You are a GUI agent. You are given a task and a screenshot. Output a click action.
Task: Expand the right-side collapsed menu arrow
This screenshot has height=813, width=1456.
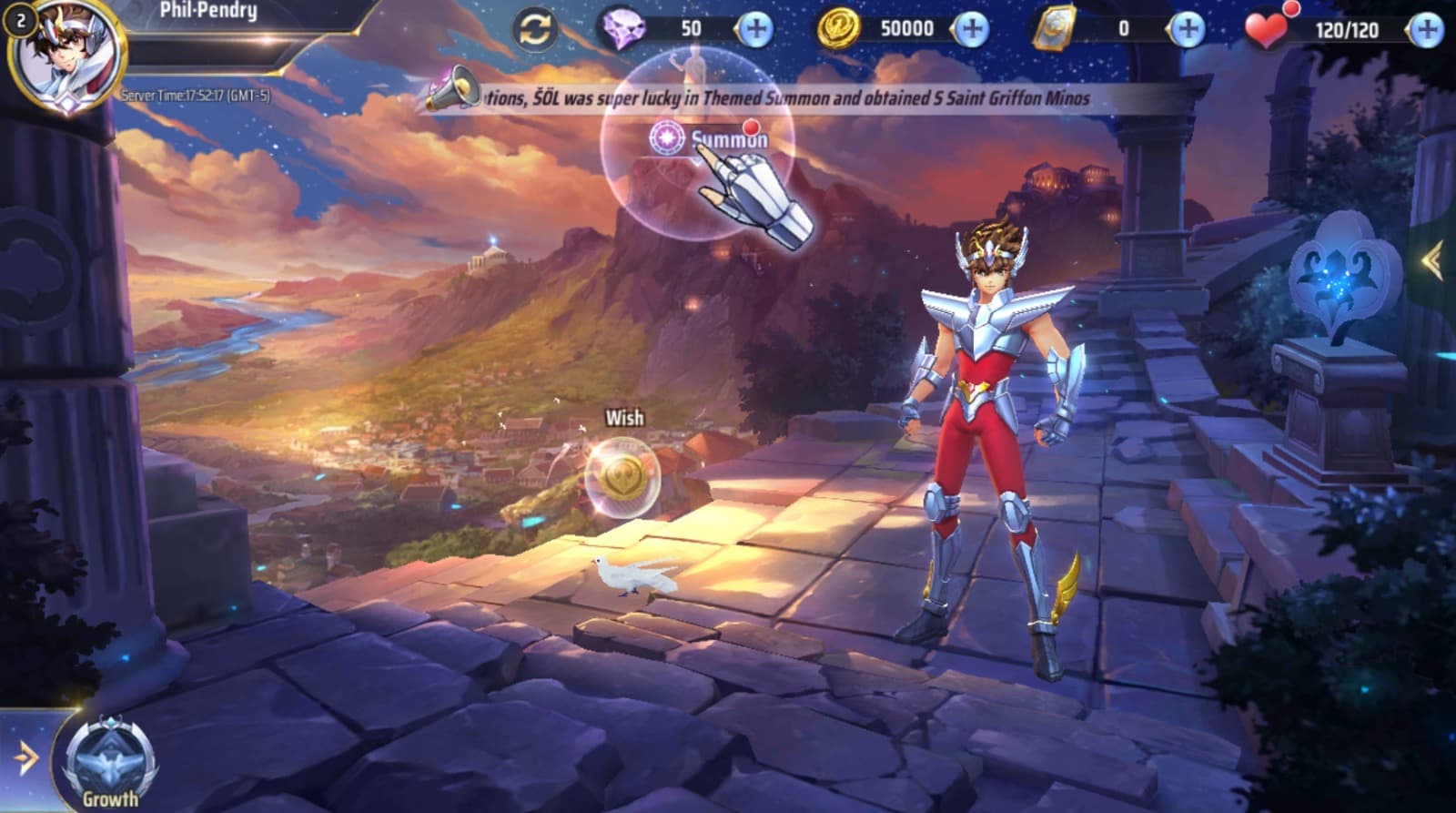(x=1432, y=261)
